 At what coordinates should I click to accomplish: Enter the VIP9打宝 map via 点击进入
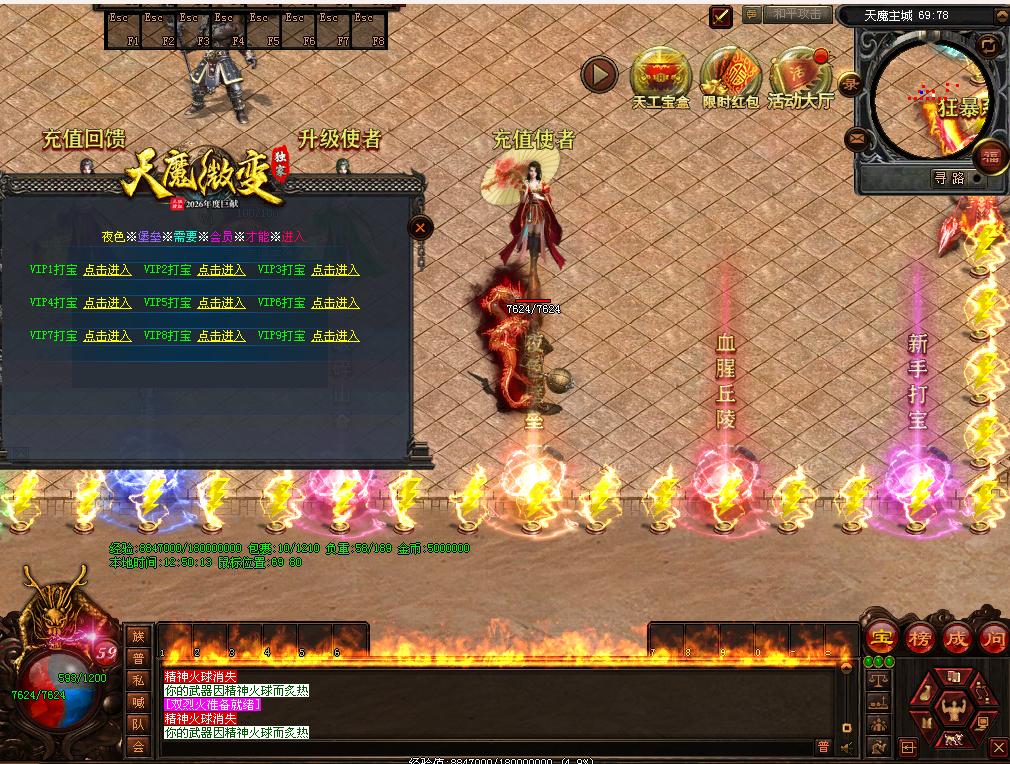[x=335, y=337]
